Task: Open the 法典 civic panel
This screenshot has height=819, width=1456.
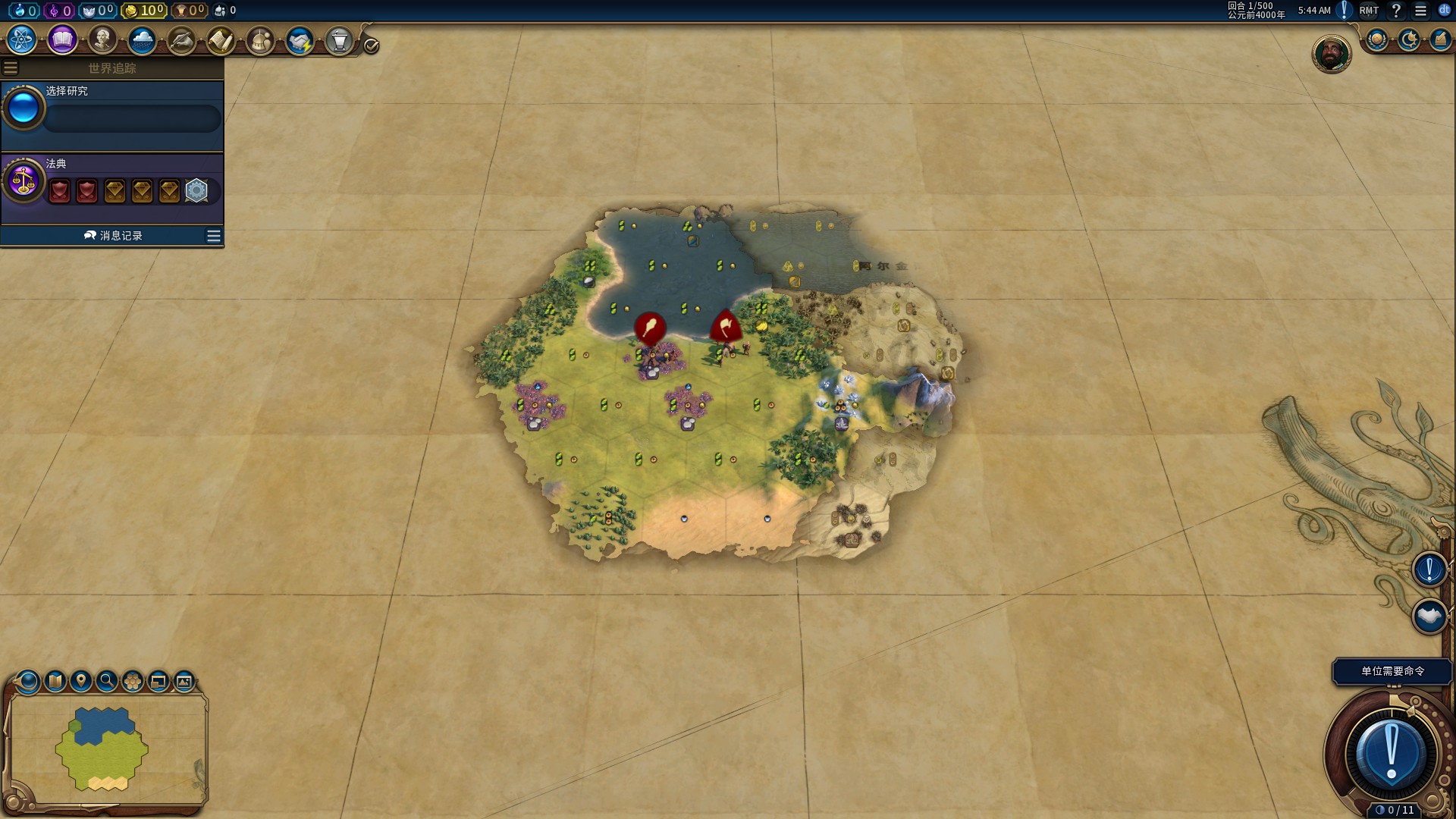Action: pyautogui.click(x=112, y=184)
